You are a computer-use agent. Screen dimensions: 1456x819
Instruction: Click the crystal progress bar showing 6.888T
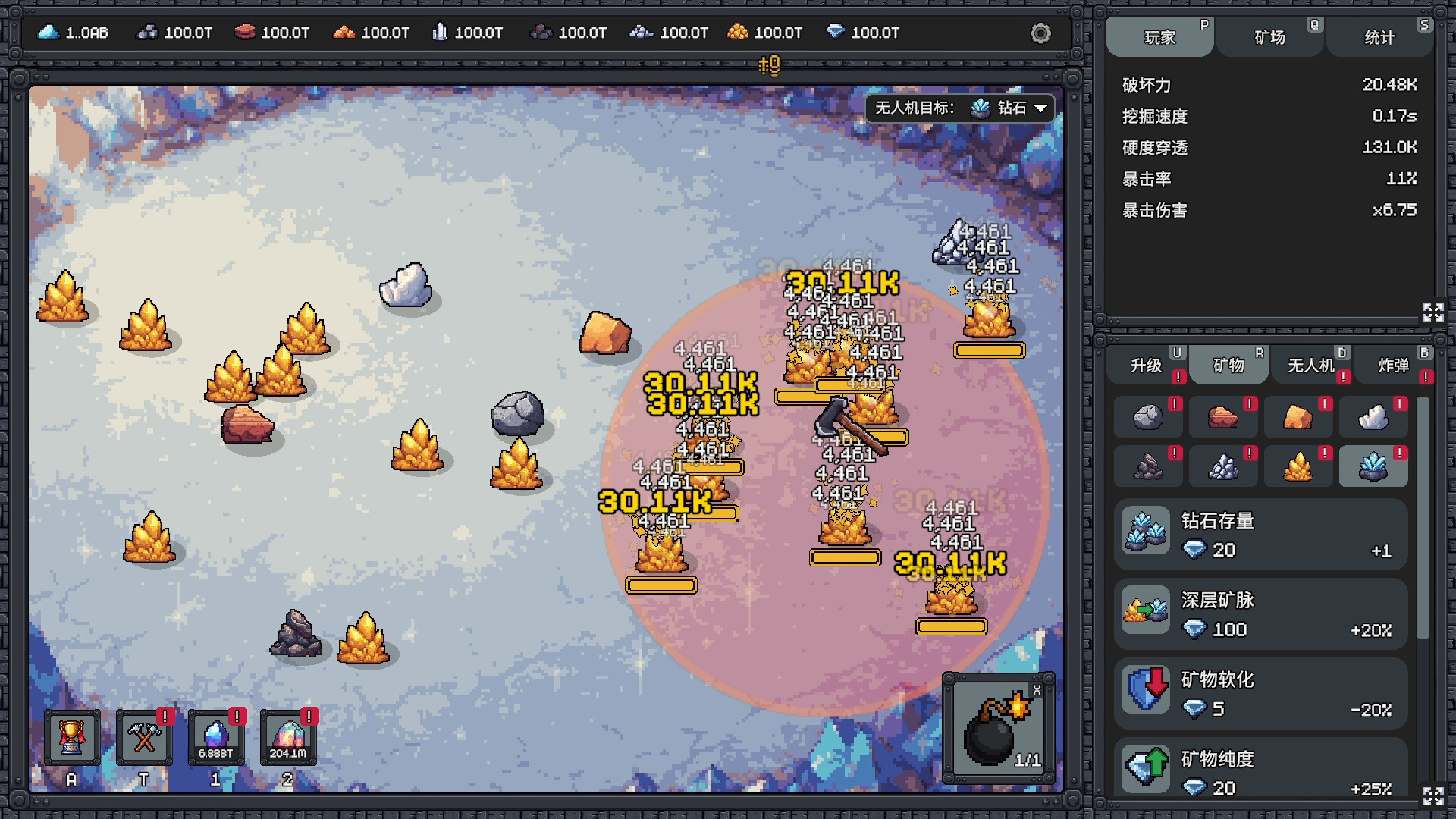click(216, 736)
